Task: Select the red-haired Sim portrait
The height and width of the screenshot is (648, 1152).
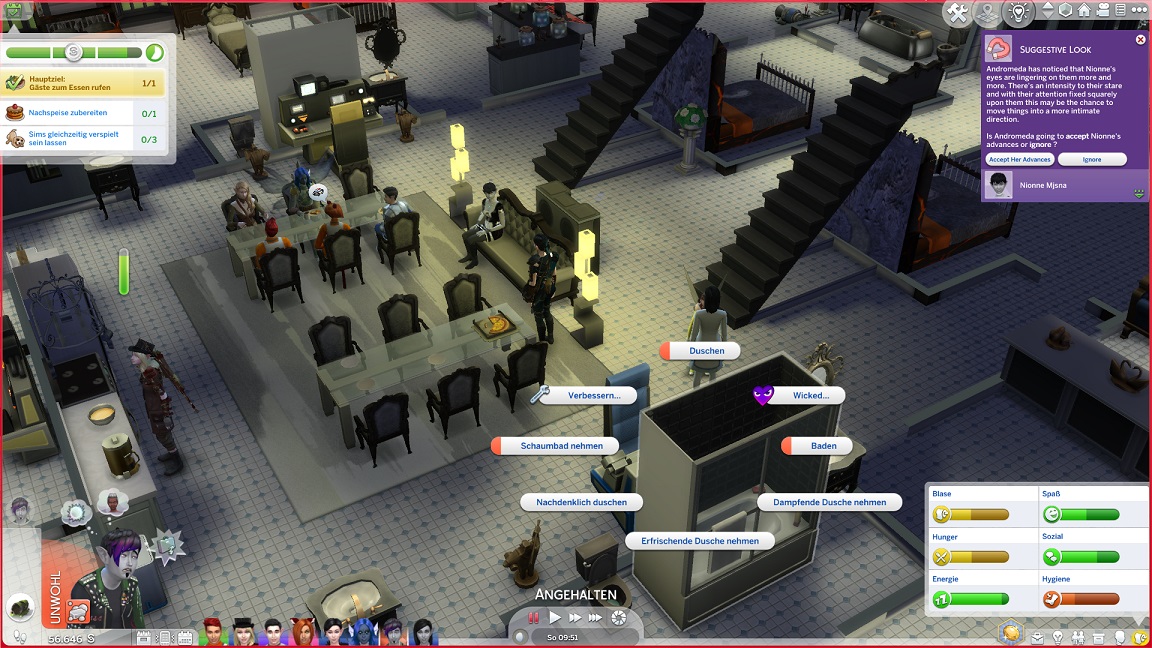Action: tap(212, 632)
